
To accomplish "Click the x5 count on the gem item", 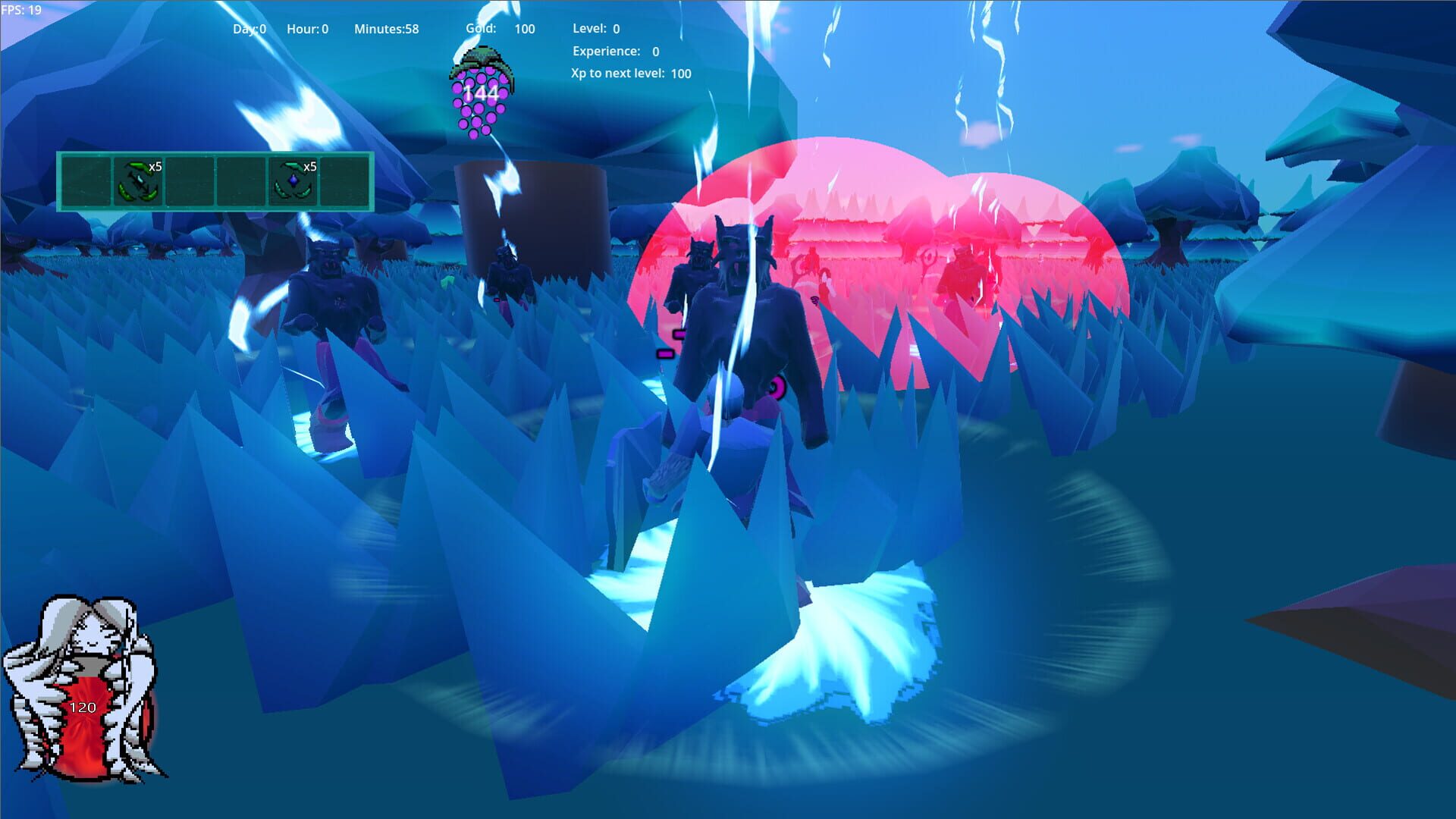I will point(309,166).
